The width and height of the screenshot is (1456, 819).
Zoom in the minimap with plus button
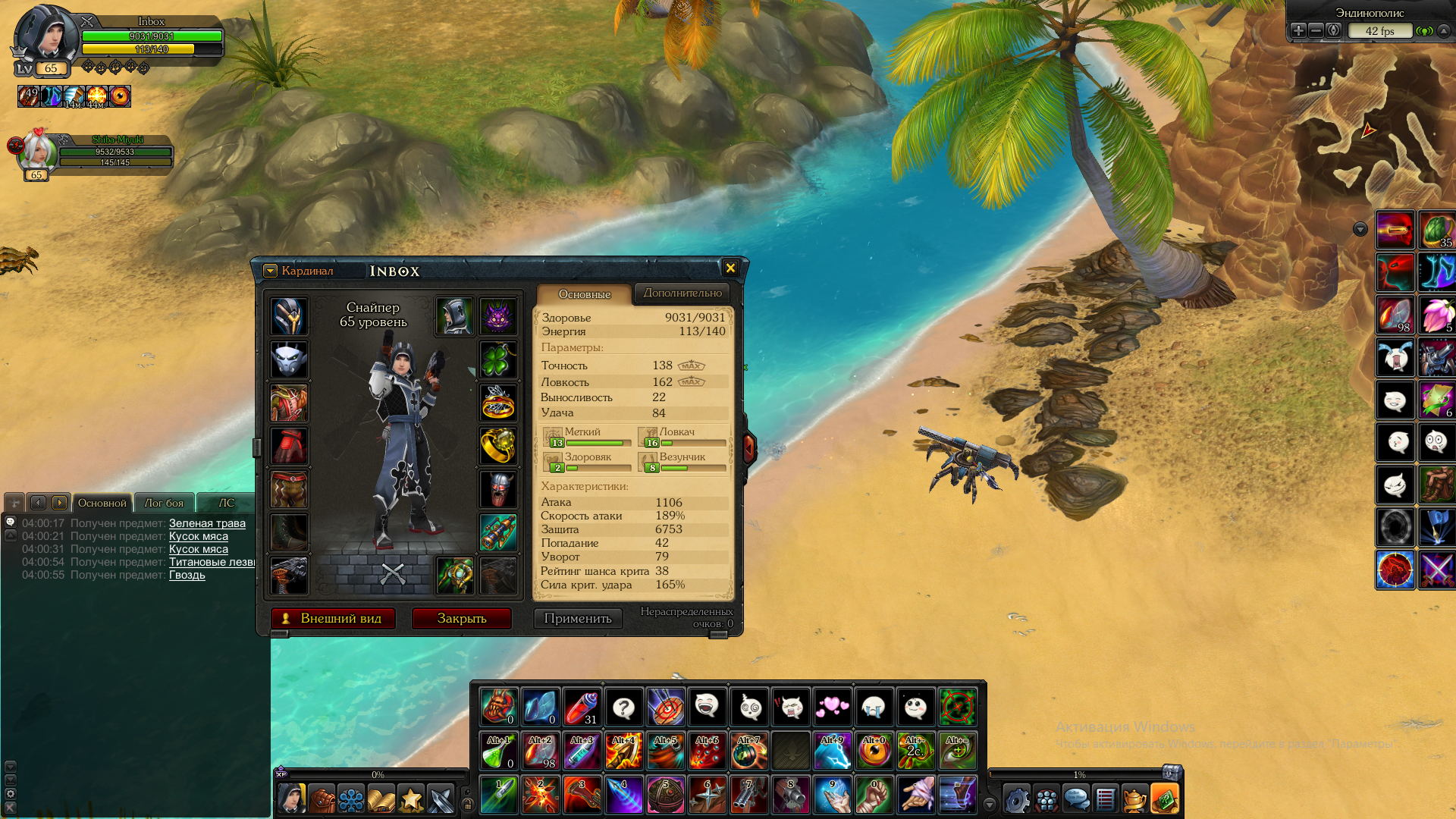click(x=1298, y=30)
